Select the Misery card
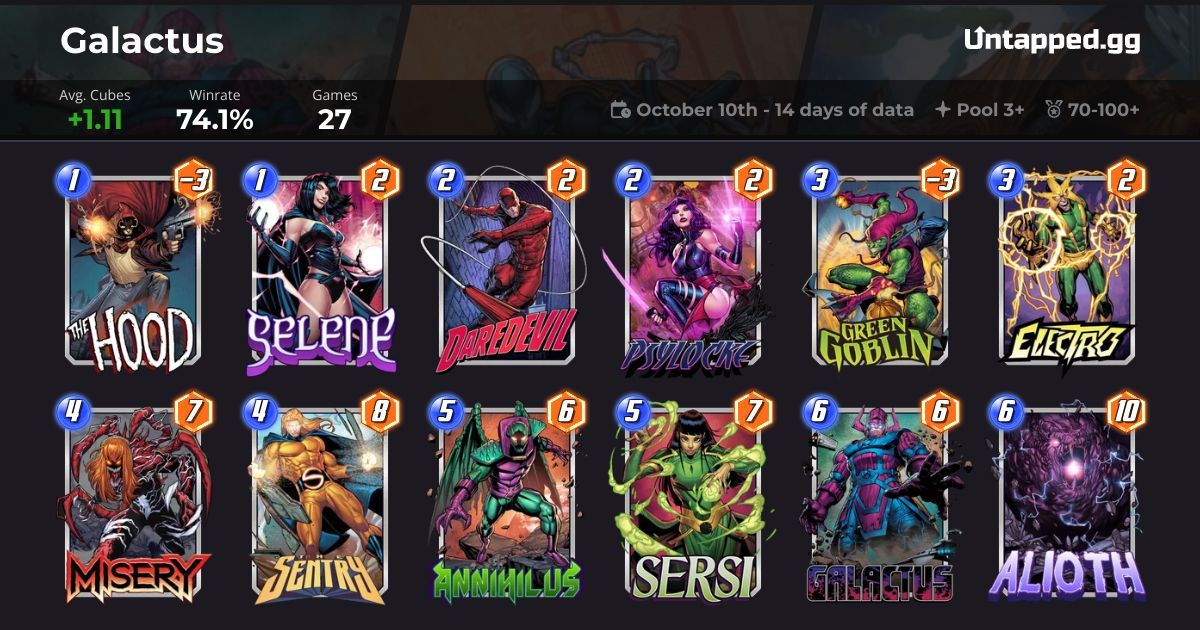Image resolution: width=1200 pixels, height=630 pixels. tap(133, 505)
